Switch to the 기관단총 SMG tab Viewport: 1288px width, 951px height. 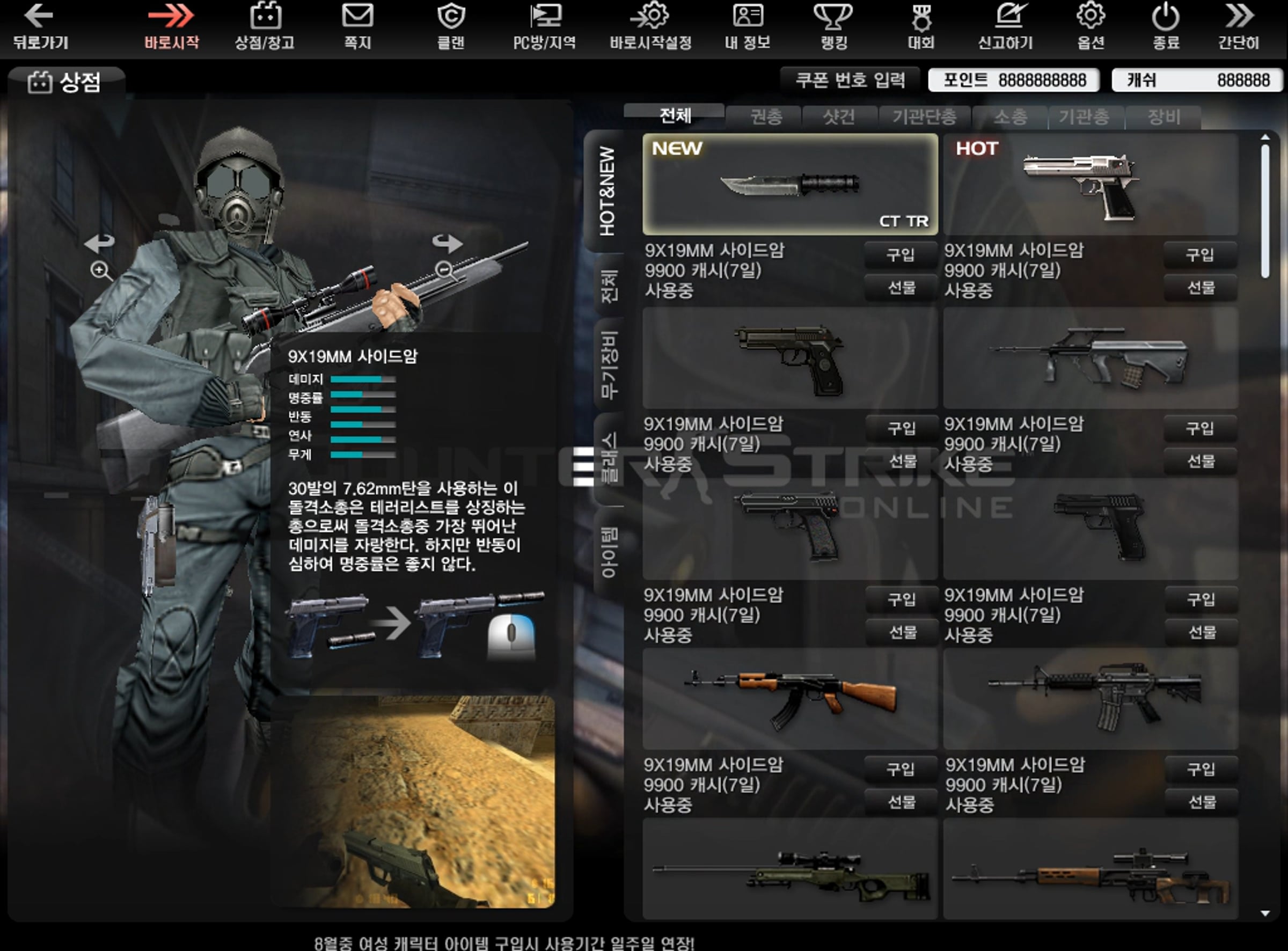pos(924,118)
